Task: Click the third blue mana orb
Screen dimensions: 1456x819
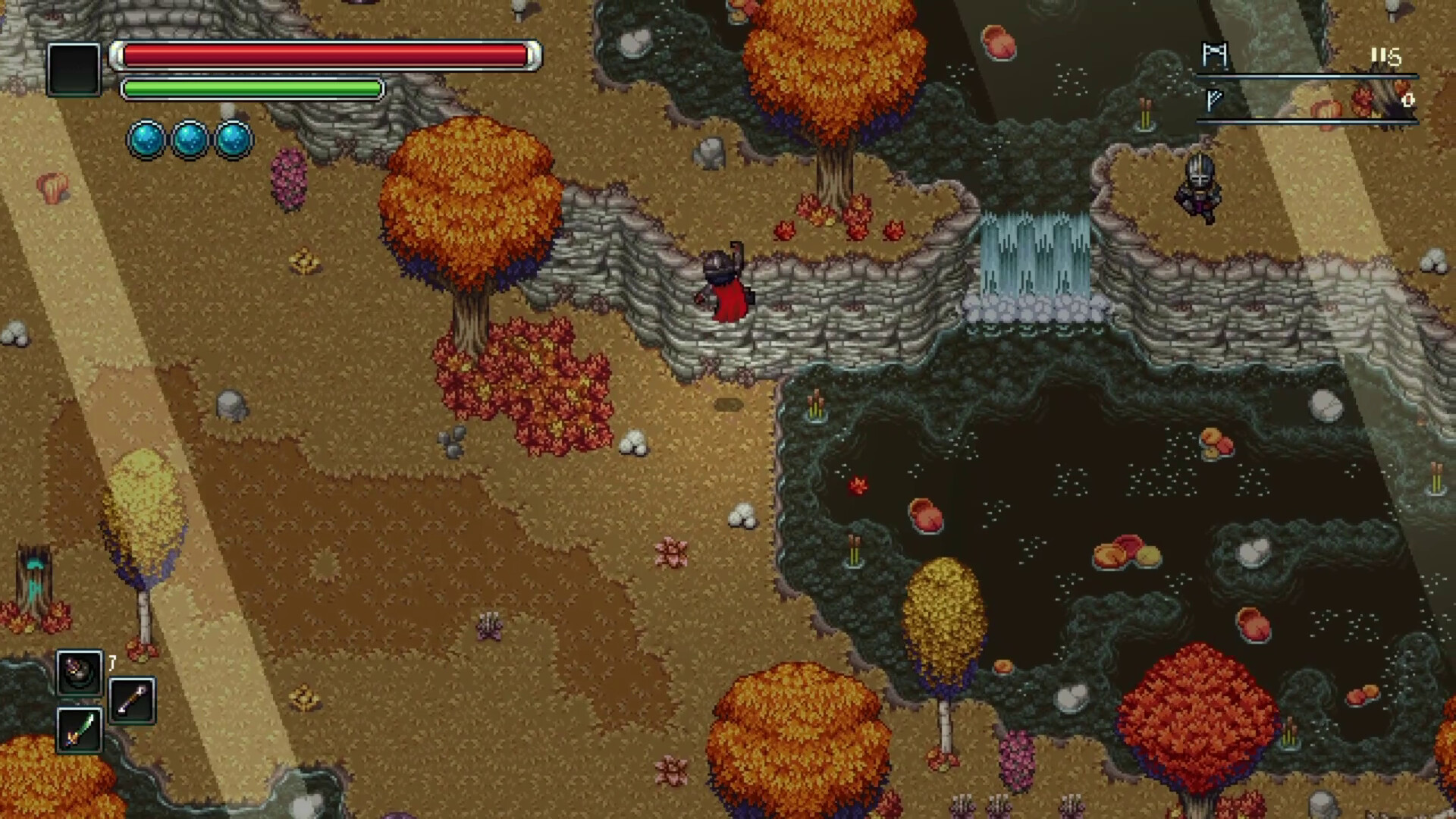Action: 232,140
